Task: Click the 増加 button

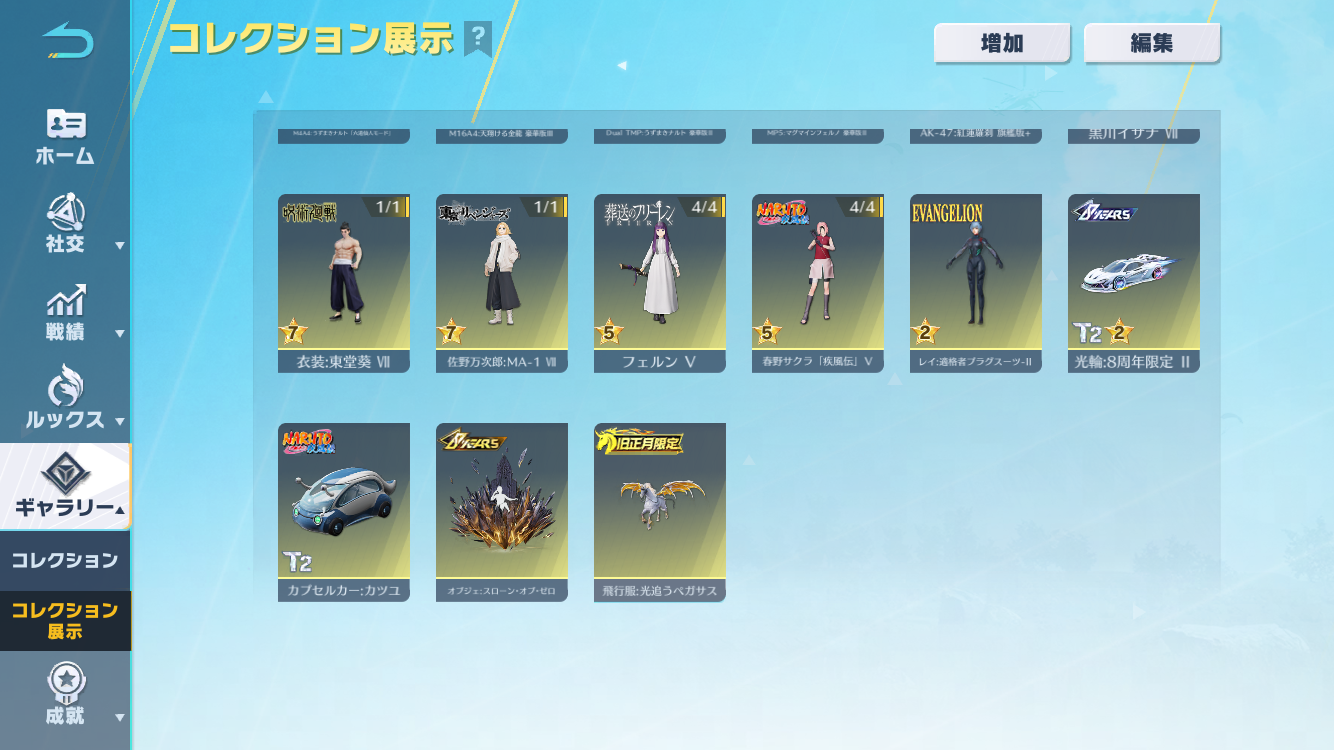Action: [1002, 43]
